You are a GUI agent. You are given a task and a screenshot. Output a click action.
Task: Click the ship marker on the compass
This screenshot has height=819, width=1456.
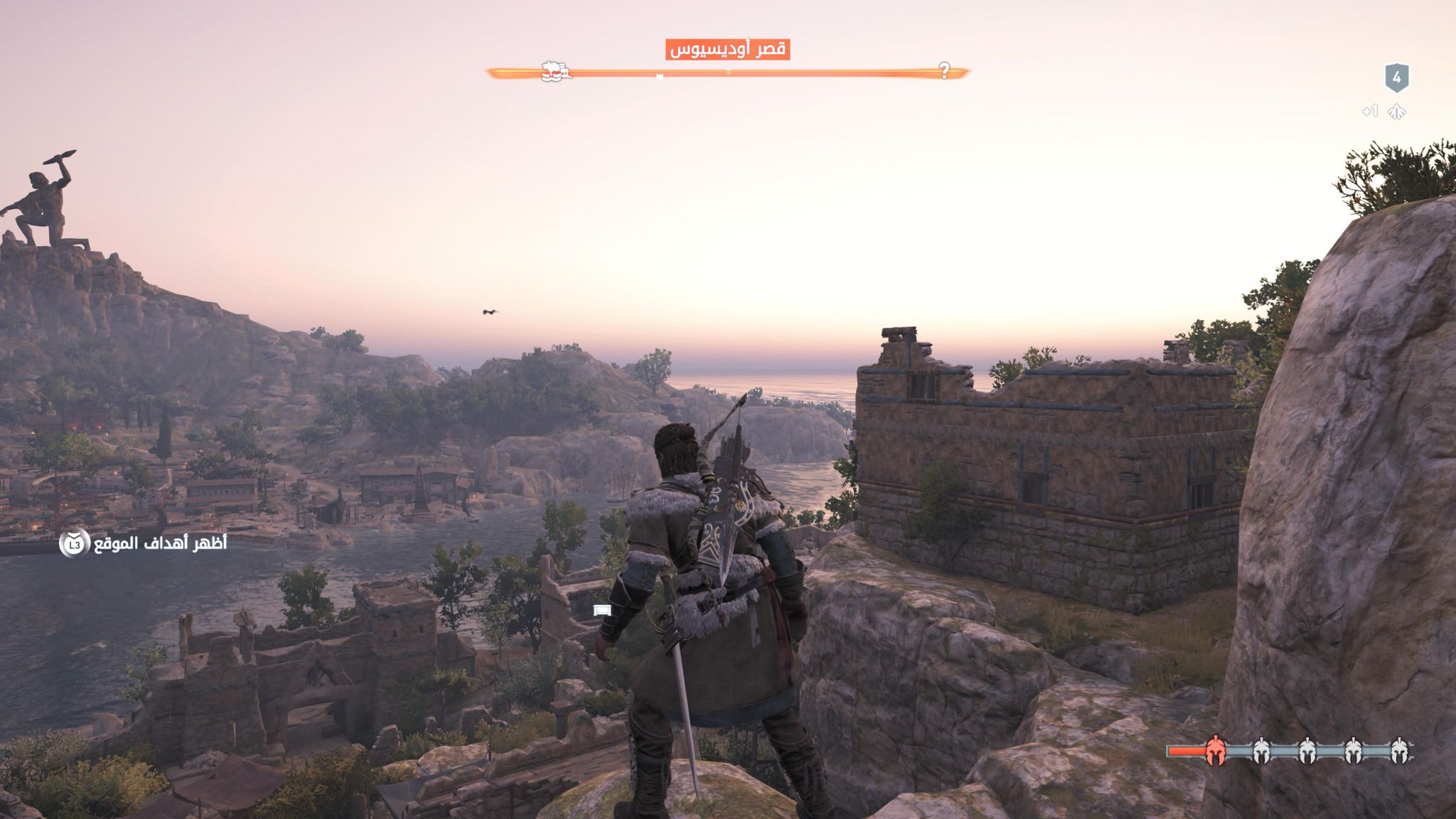[x=556, y=71]
